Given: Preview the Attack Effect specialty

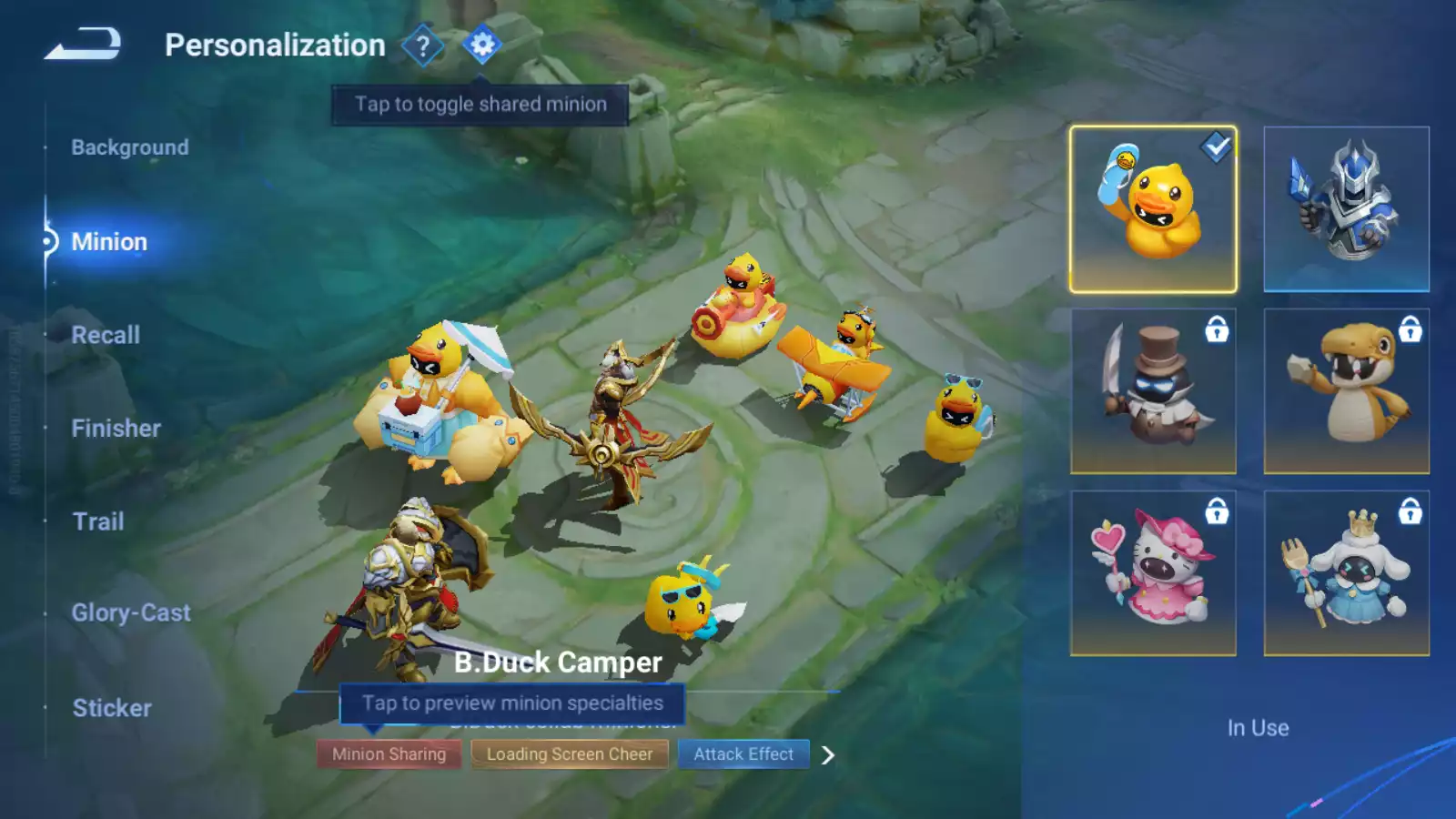Looking at the screenshot, I should 743,754.
